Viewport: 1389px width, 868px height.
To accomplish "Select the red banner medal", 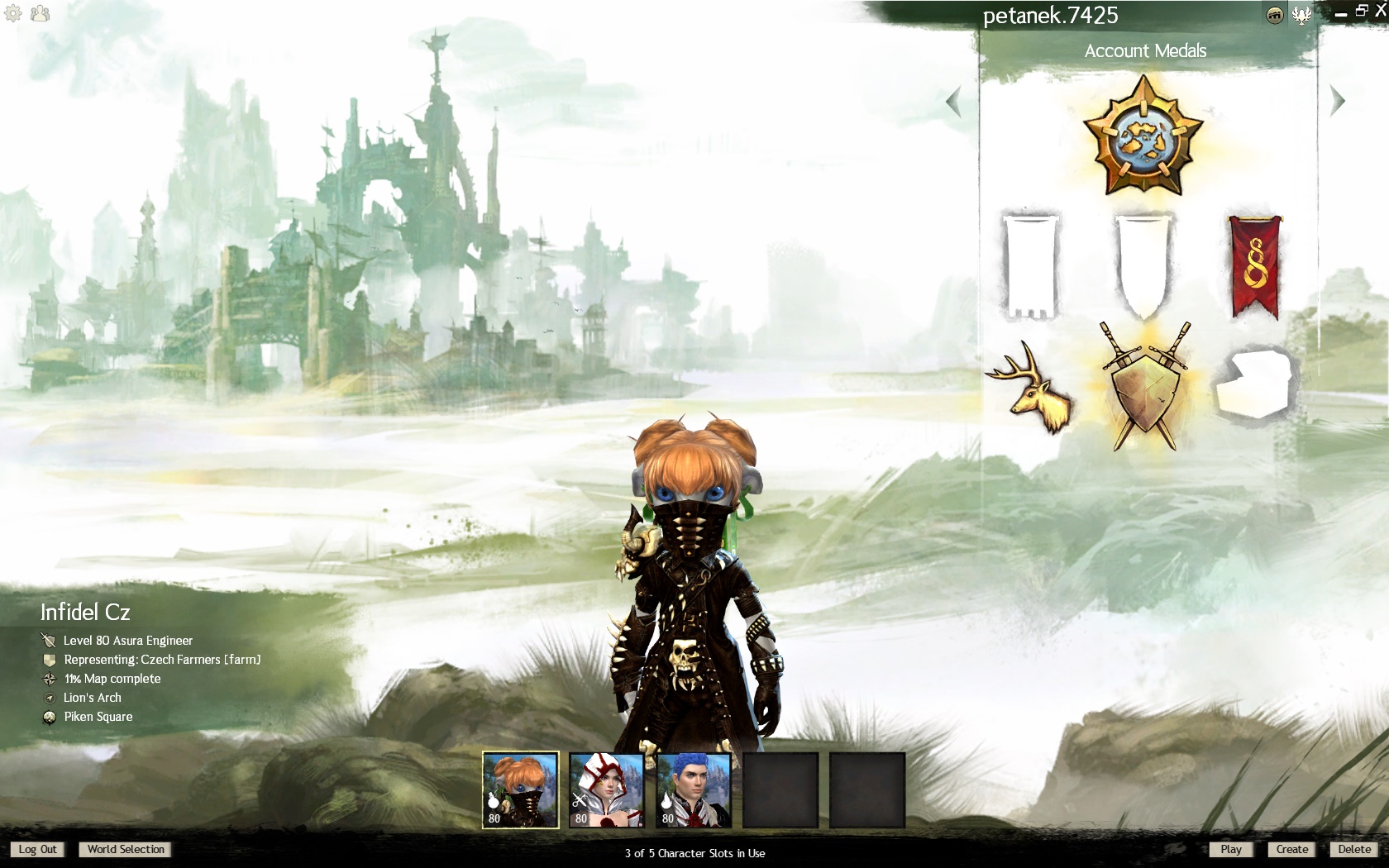I will tap(1254, 266).
